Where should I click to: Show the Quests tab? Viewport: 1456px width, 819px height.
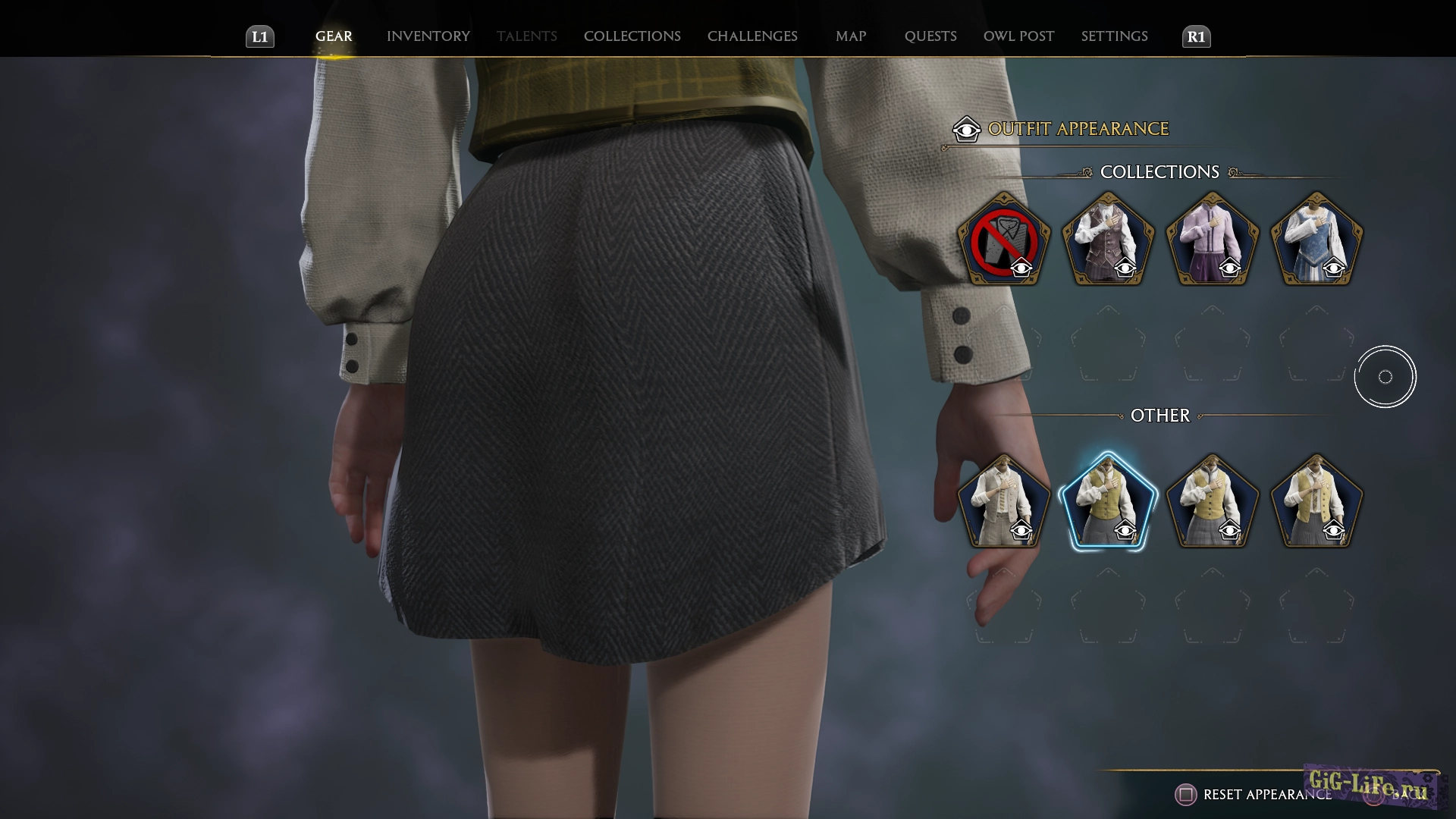930,36
